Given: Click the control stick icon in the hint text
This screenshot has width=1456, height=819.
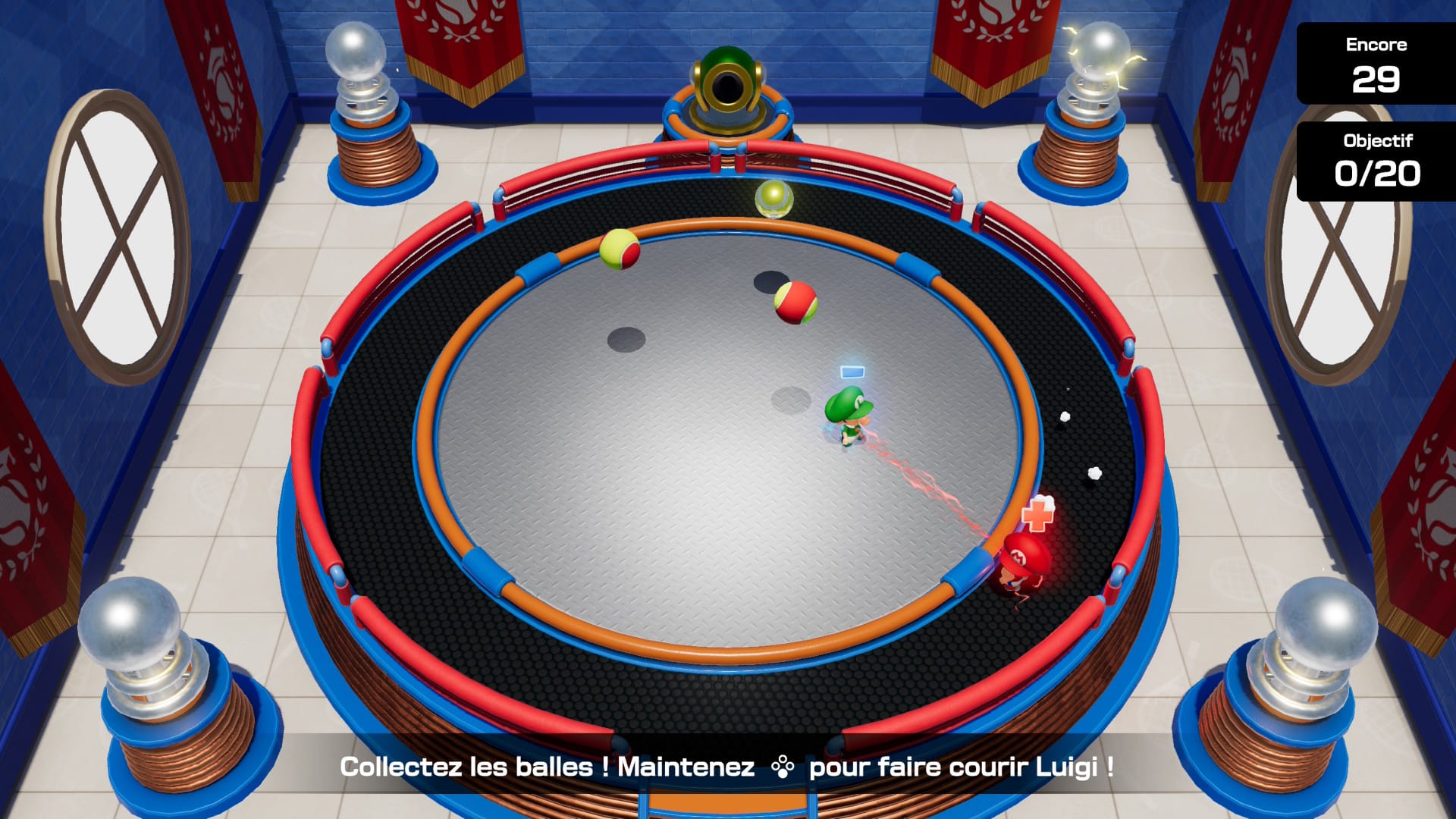Looking at the screenshot, I should click(784, 768).
